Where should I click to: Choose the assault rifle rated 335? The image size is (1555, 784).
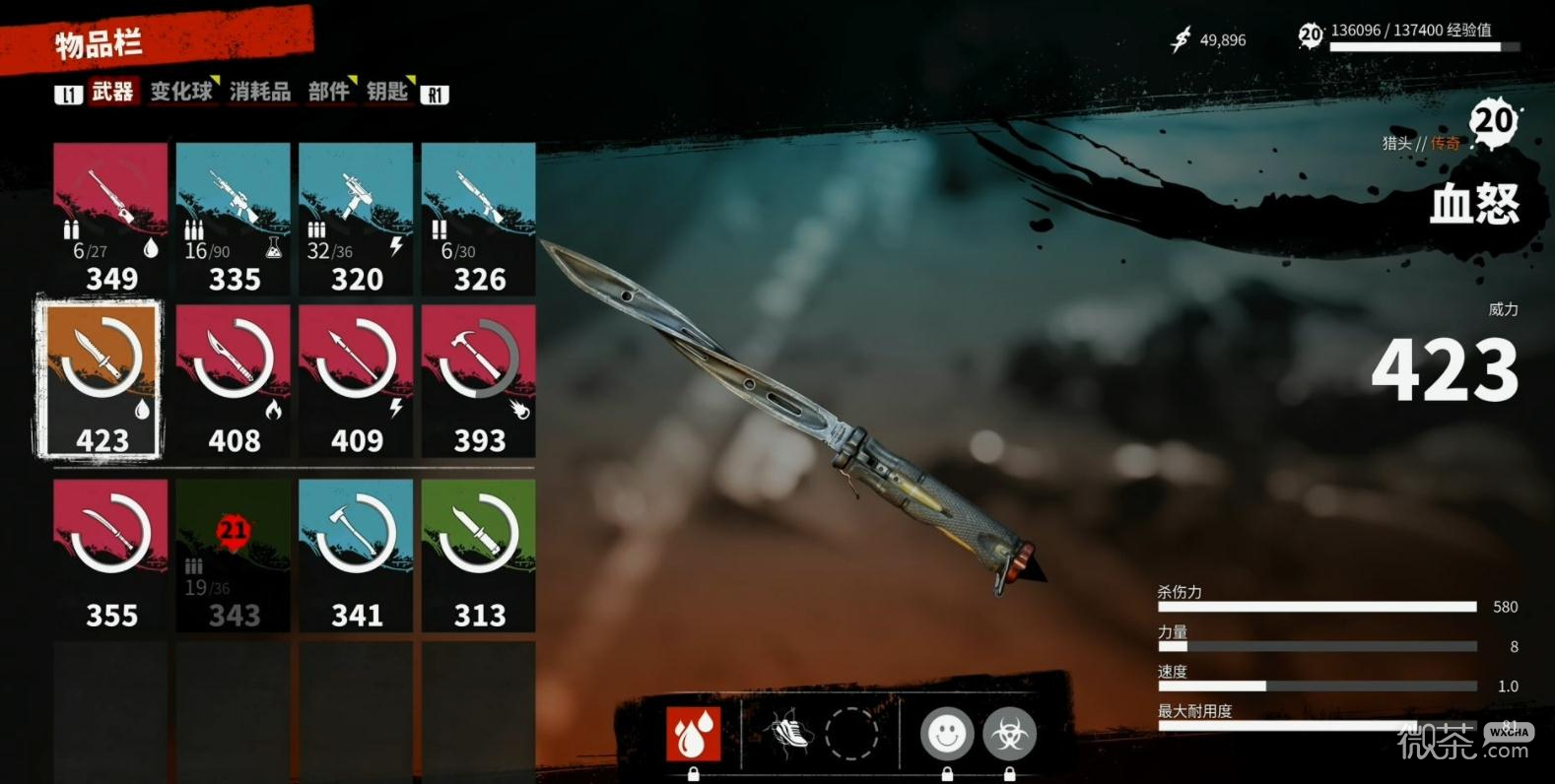tap(234, 219)
